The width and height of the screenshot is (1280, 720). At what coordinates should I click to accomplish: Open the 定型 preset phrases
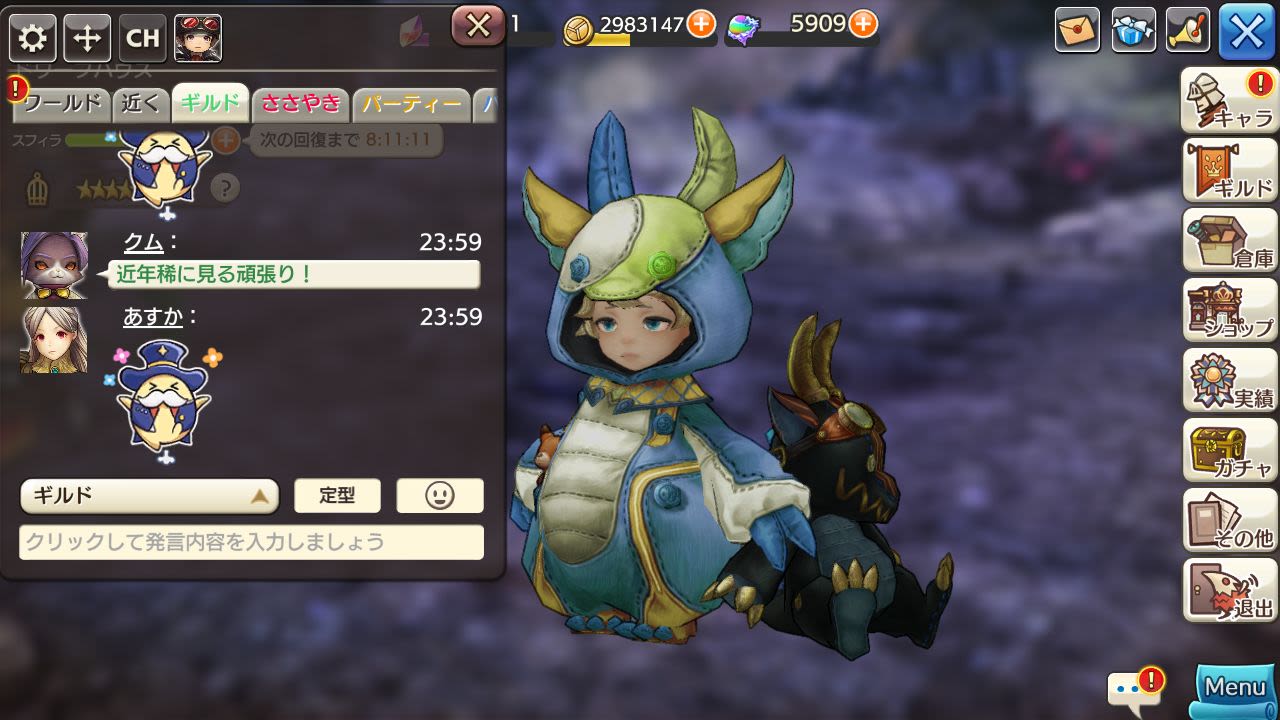[337, 496]
